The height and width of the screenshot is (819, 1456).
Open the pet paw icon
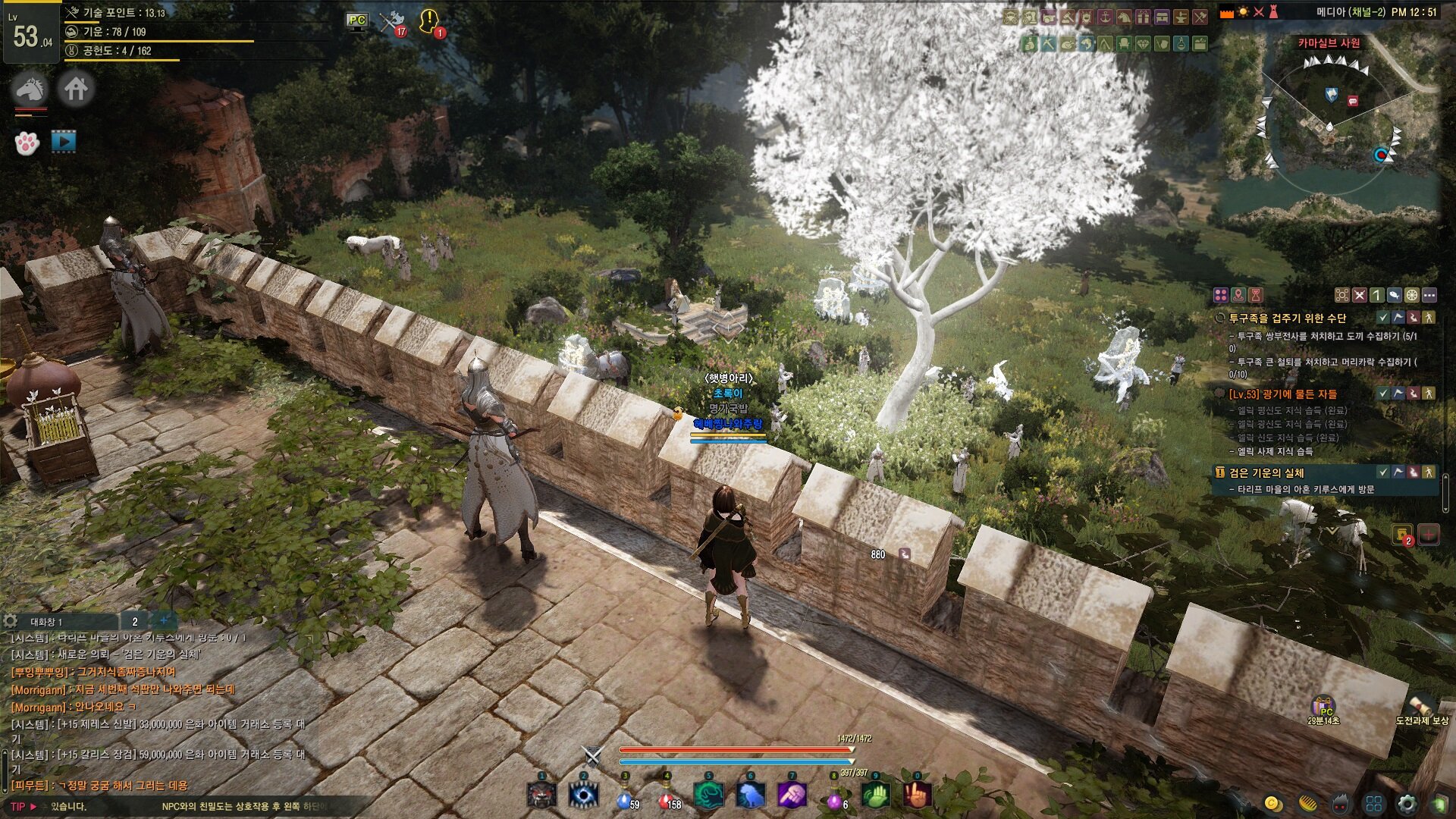coord(27,143)
